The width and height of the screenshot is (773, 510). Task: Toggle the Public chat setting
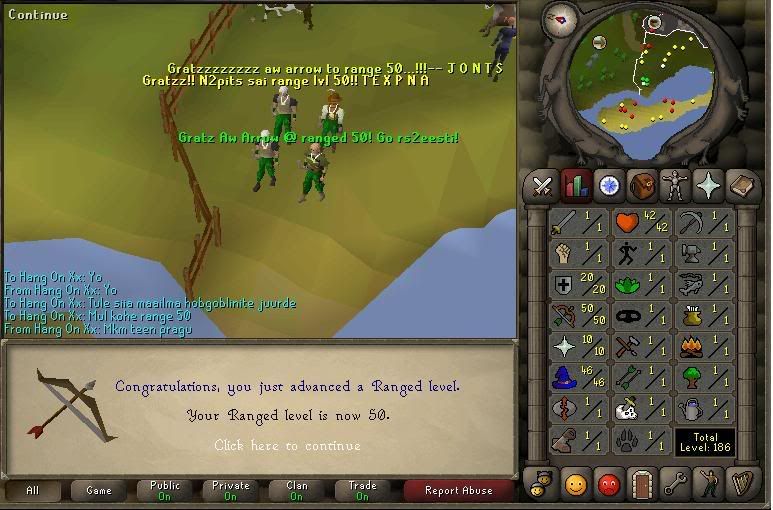click(x=166, y=491)
